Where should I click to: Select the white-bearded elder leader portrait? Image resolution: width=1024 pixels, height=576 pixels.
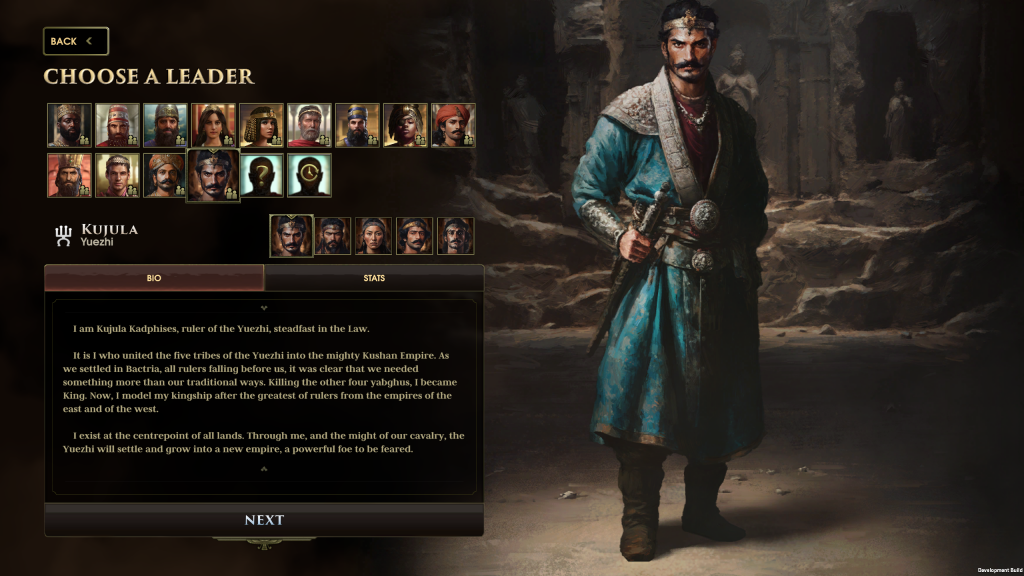pos(309,125)
